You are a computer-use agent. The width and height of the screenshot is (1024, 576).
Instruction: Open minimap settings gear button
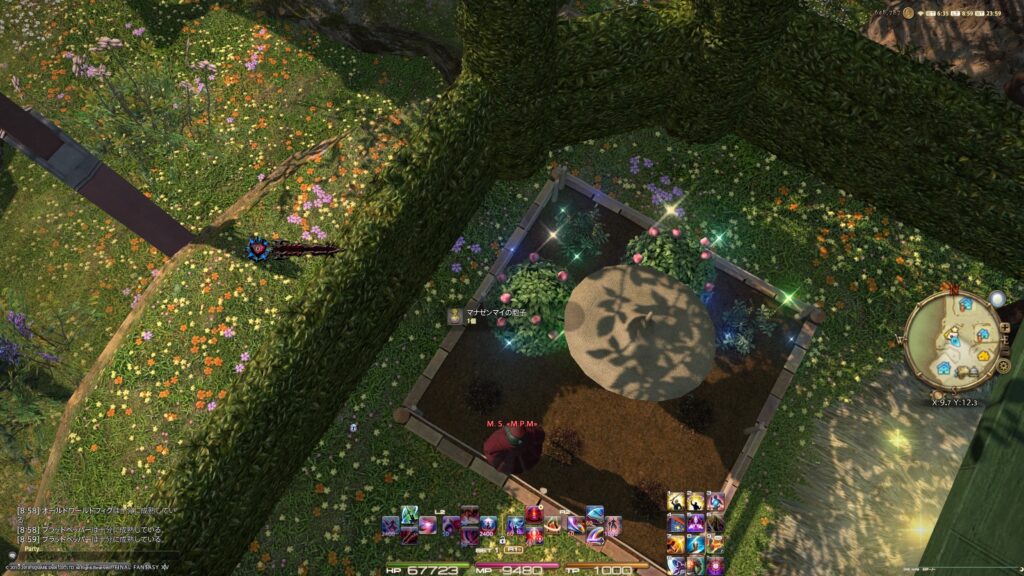tap(1003, 366)
